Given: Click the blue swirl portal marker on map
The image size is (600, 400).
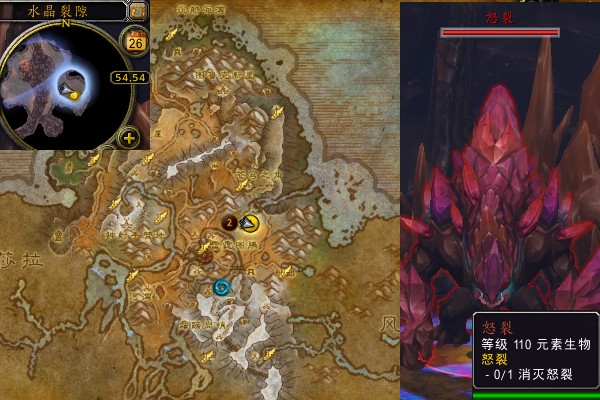Looking at the screenshot, I should (221, 288).
